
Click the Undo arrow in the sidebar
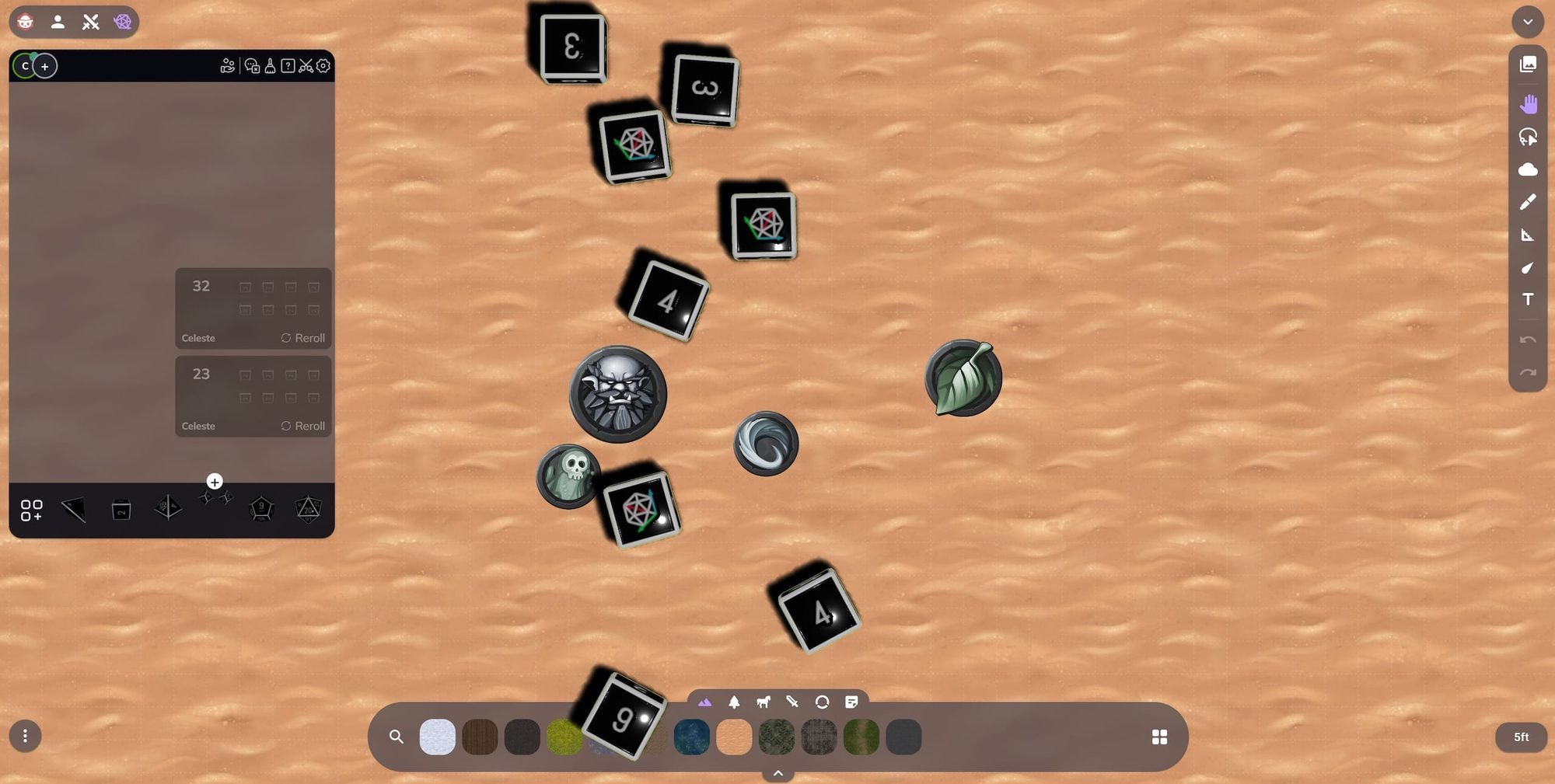[x=1527, y=340]
